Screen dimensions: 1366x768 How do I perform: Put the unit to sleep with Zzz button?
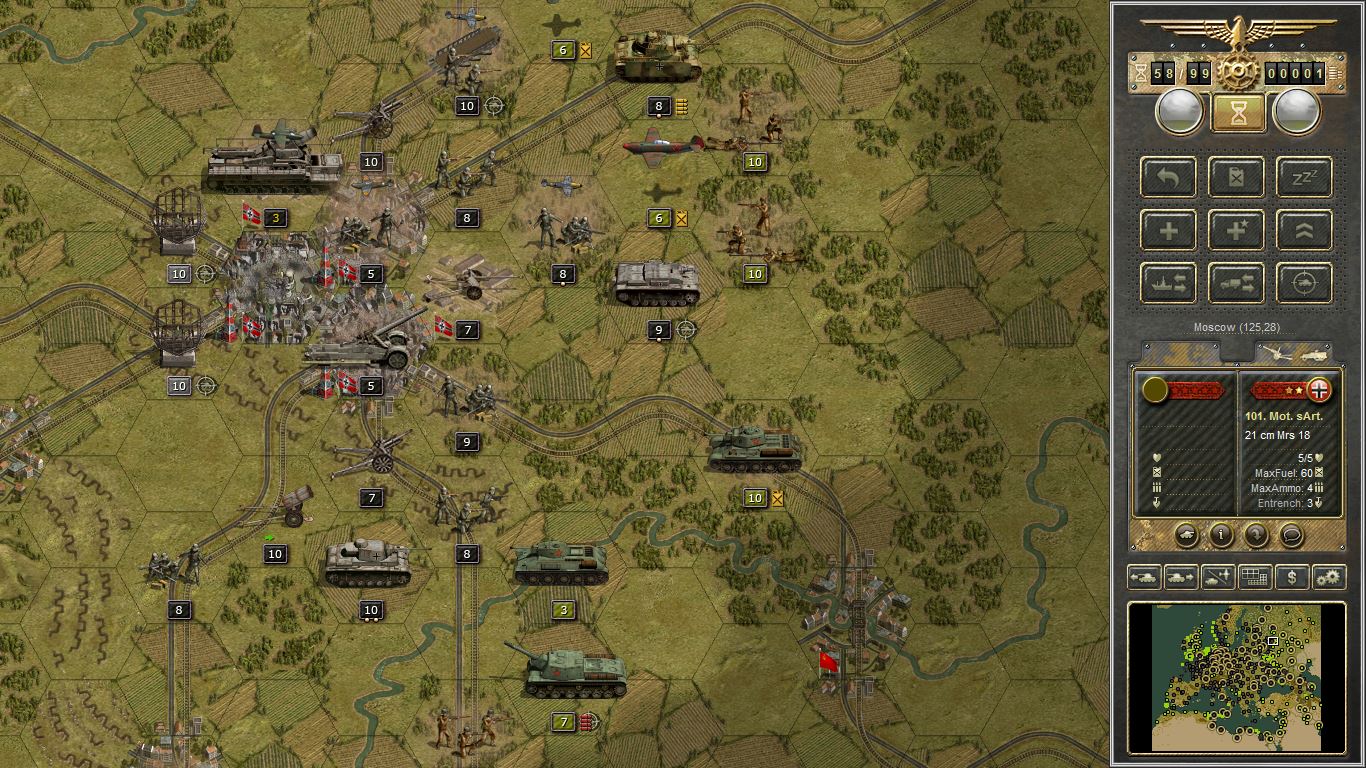[1303, 178]
